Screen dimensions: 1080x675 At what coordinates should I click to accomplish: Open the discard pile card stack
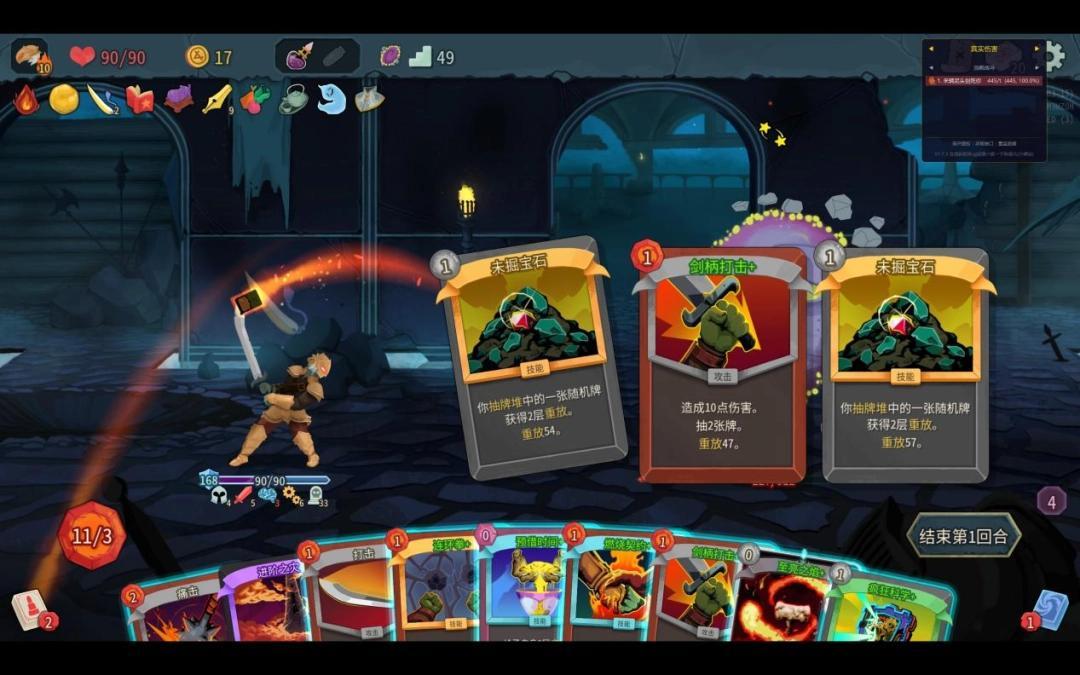[x=1049, y=609]
